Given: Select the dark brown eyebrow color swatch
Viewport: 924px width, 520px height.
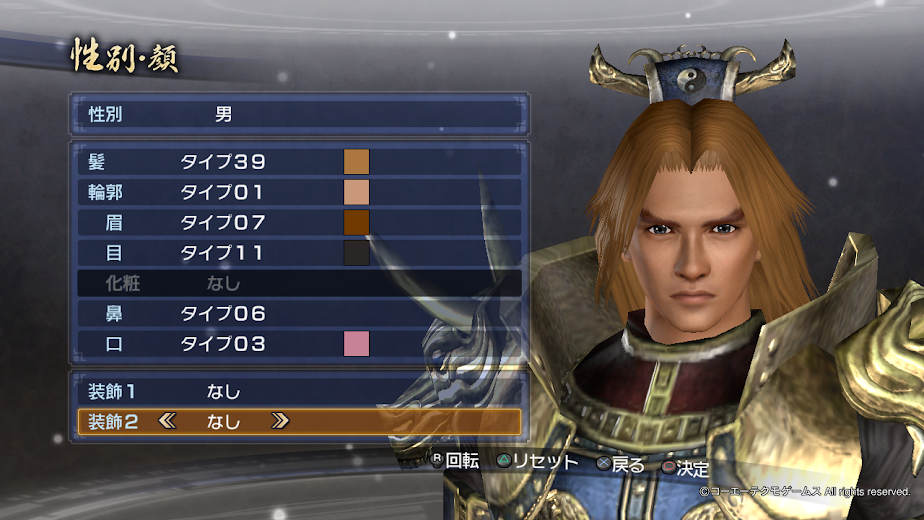Looking at the screenshot, I should coord(357,222).
